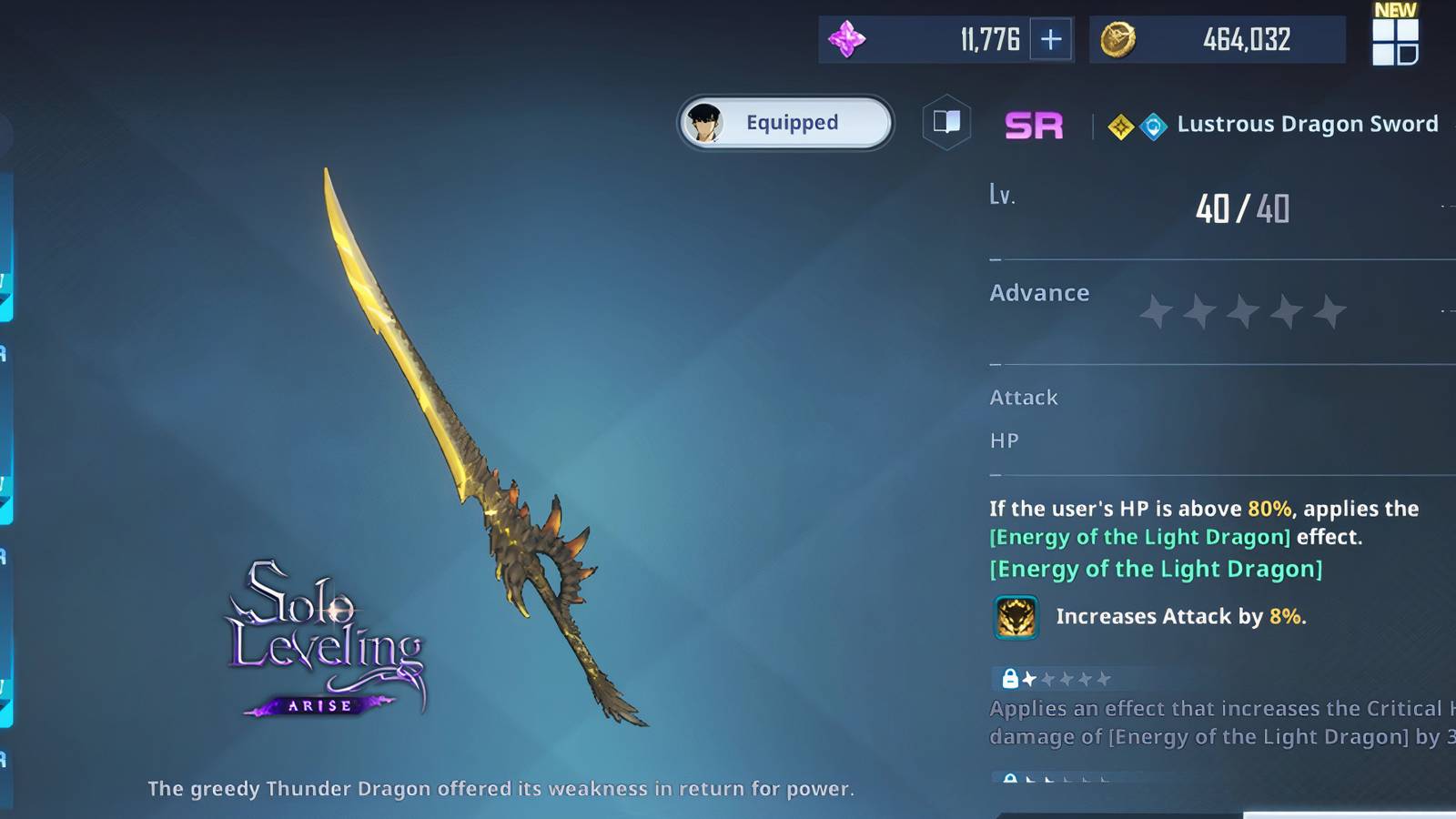Click the Energy of the Light Dragon buff icon
Screen dimensions: 1456x819
1016,616
